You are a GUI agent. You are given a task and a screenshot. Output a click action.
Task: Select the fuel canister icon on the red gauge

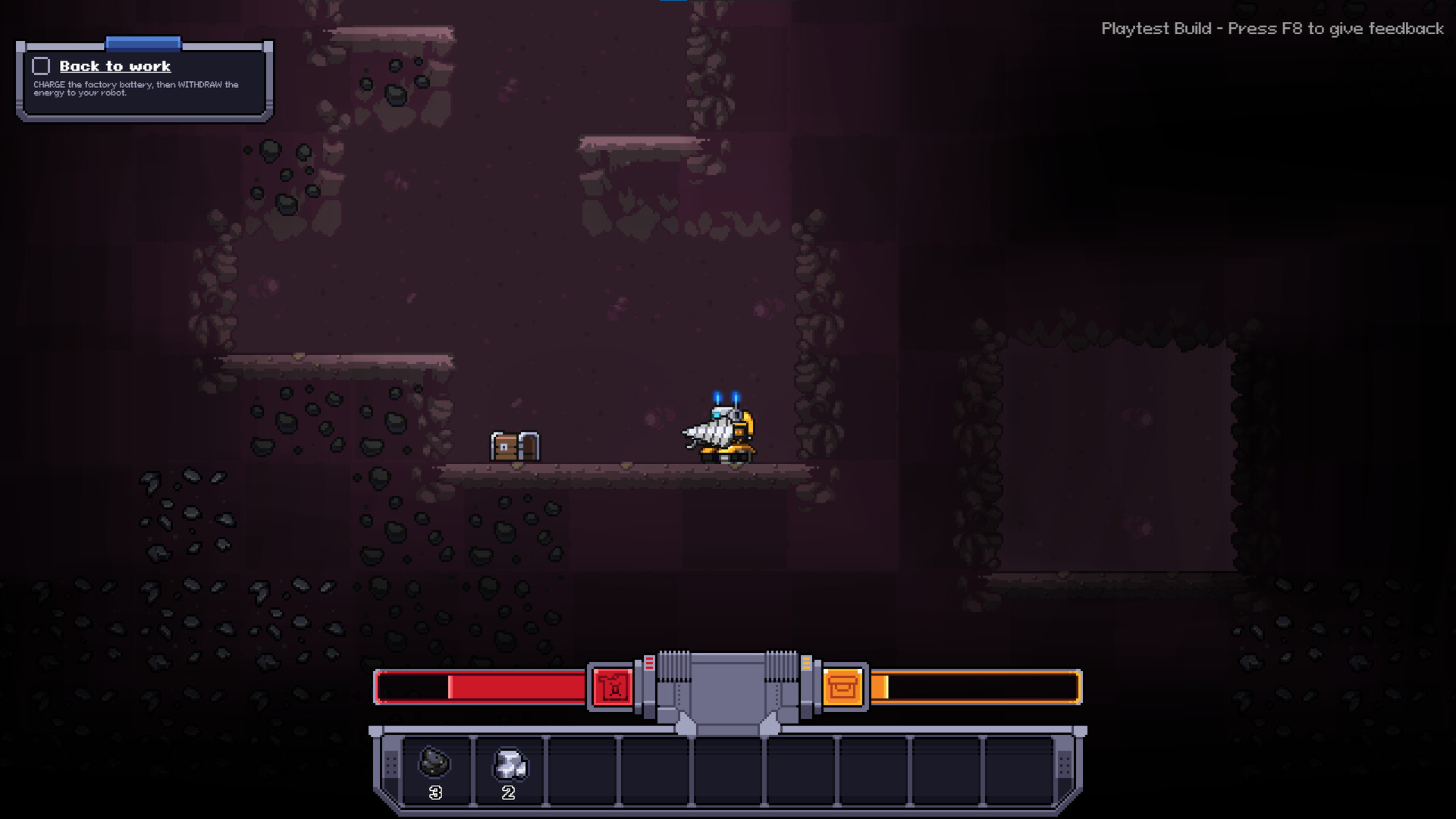pos(611,686)
